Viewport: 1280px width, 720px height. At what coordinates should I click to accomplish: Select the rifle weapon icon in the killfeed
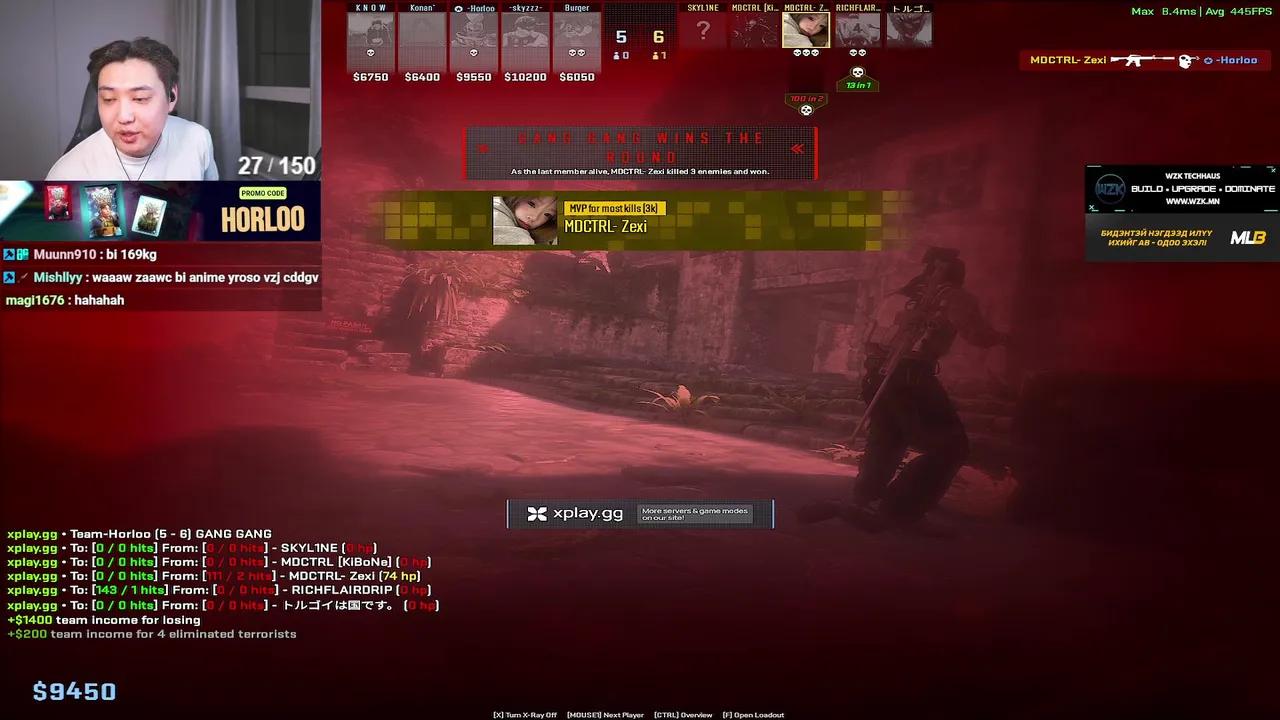click(x=1135, y=60)
